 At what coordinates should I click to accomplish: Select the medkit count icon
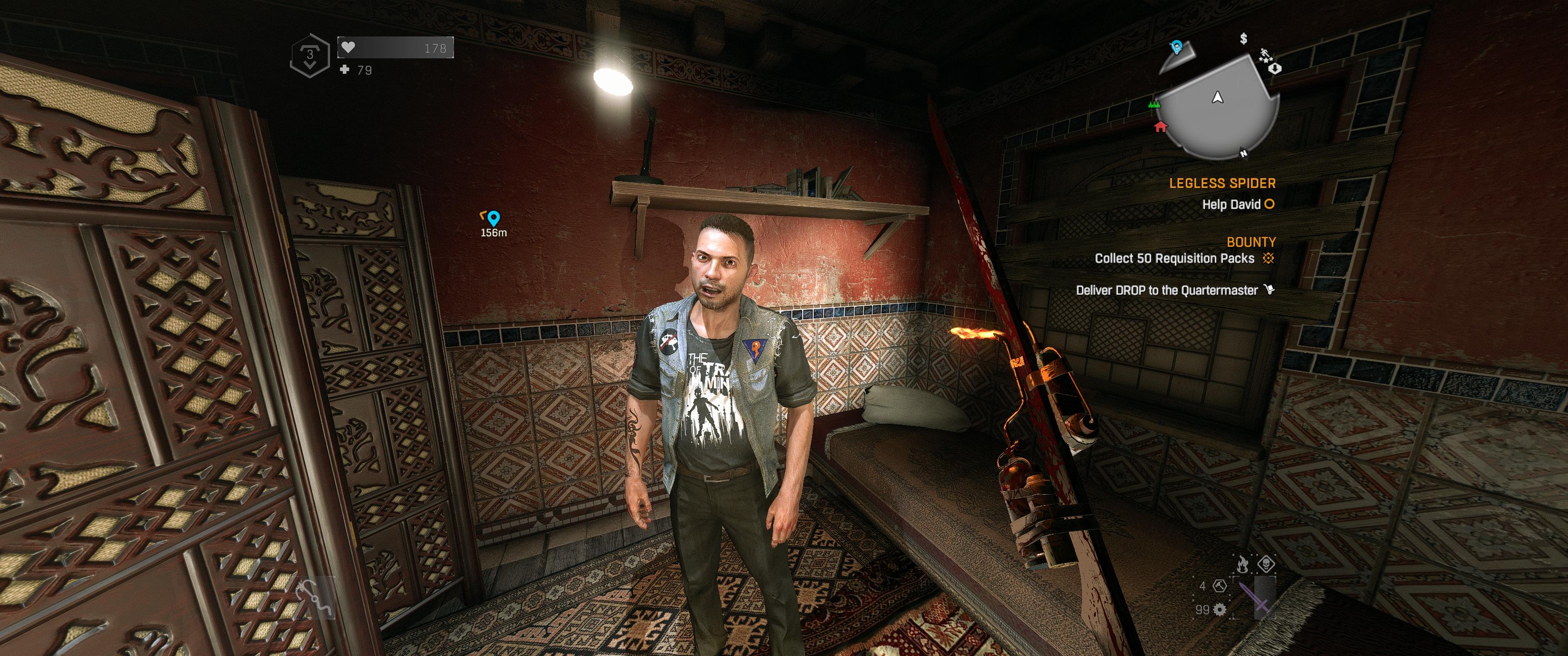coord(345,69)
